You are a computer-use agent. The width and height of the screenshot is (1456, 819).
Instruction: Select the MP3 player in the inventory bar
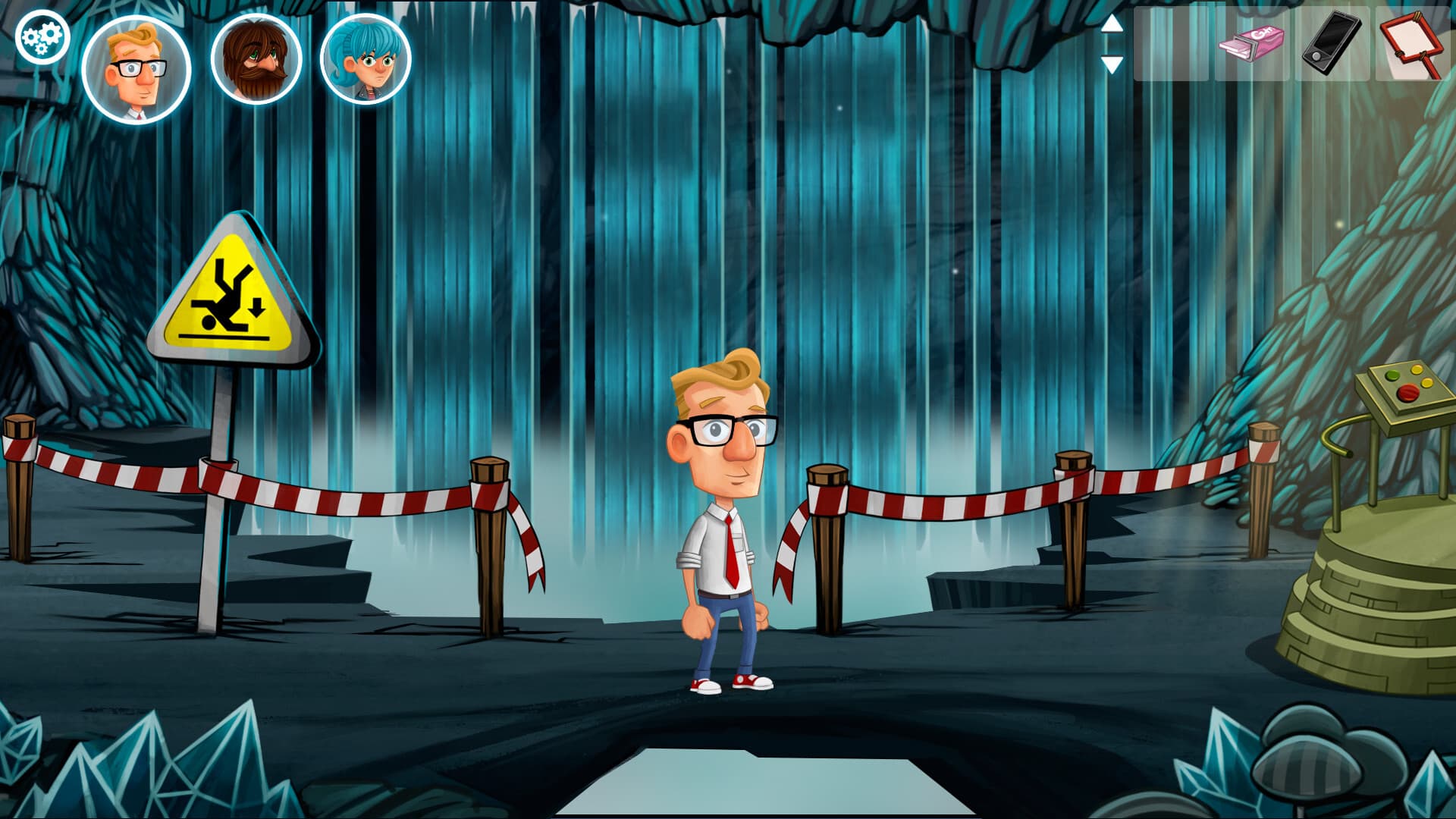tap(1331, 42)
